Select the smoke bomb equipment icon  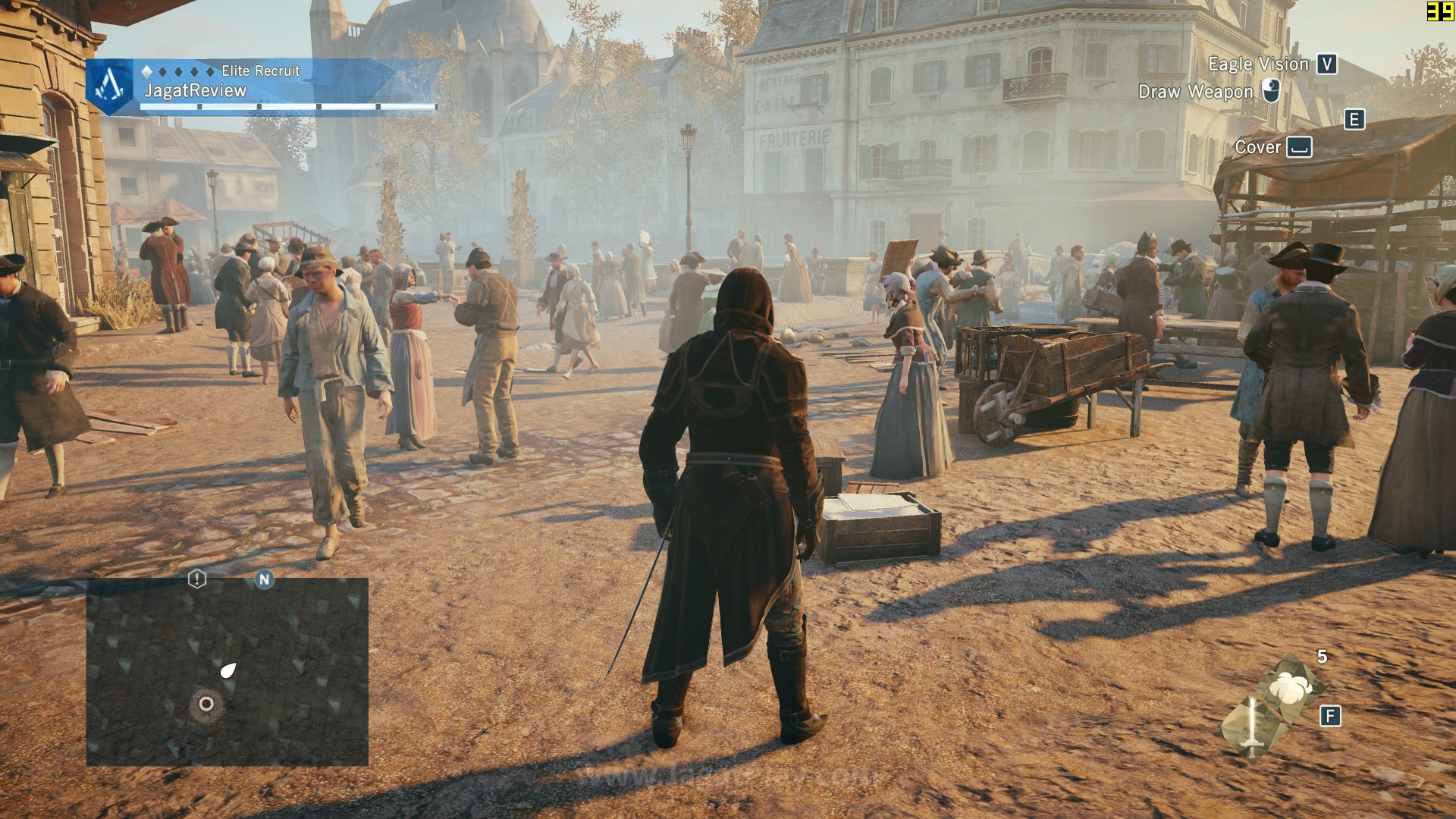pos(1288,686)
